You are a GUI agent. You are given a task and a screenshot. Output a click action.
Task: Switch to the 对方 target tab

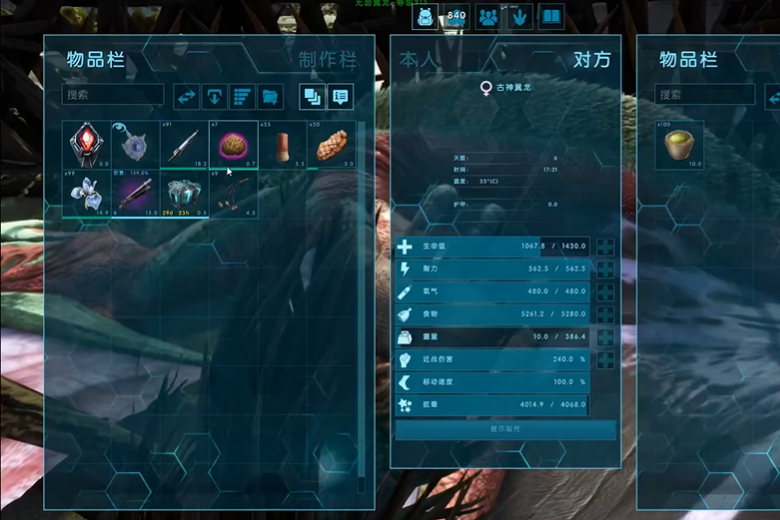pyautogui.click(x=591, y=60)
